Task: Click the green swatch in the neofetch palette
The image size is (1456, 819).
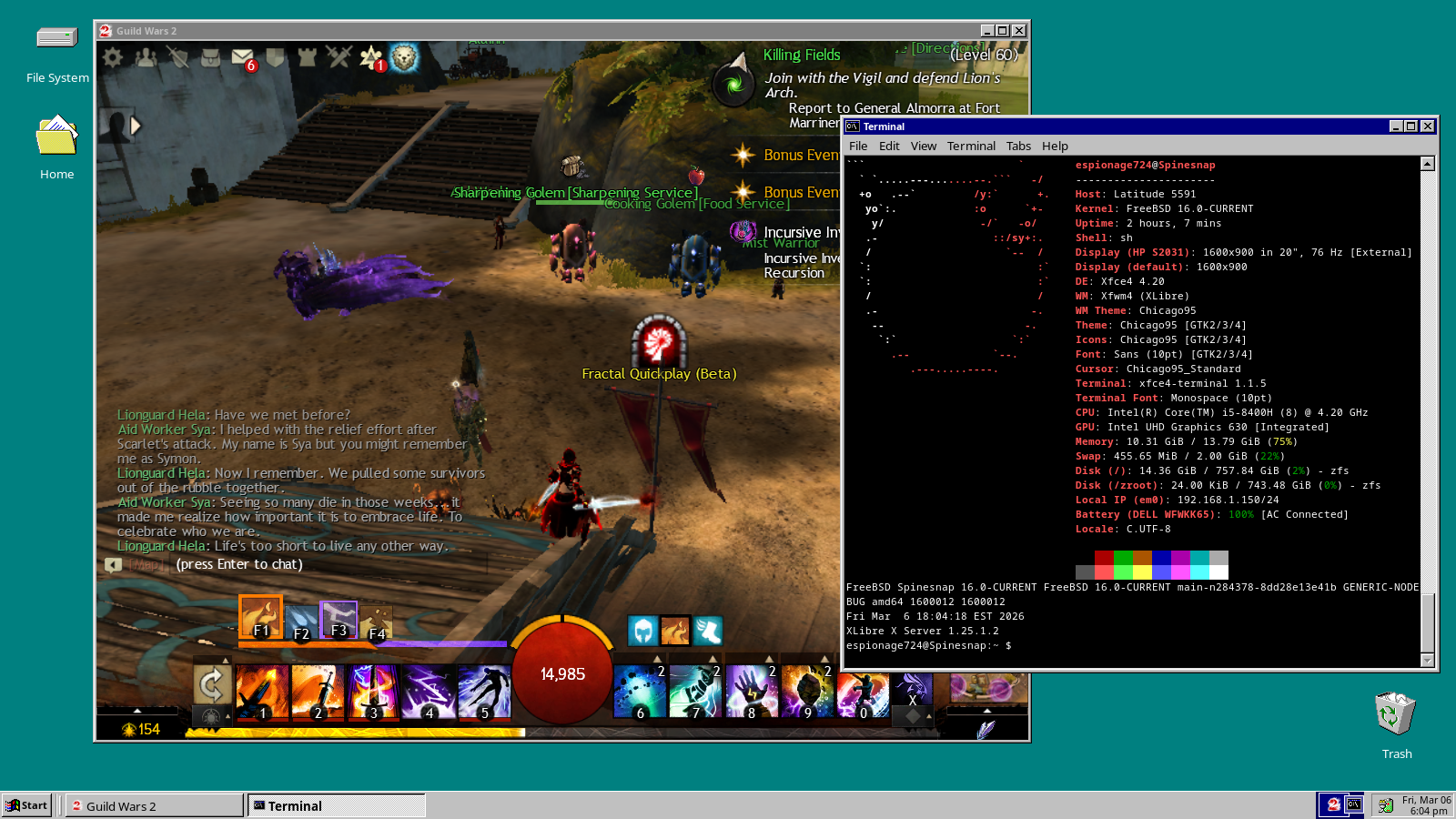Action: pyautogui.click(x=1123, y=559)
